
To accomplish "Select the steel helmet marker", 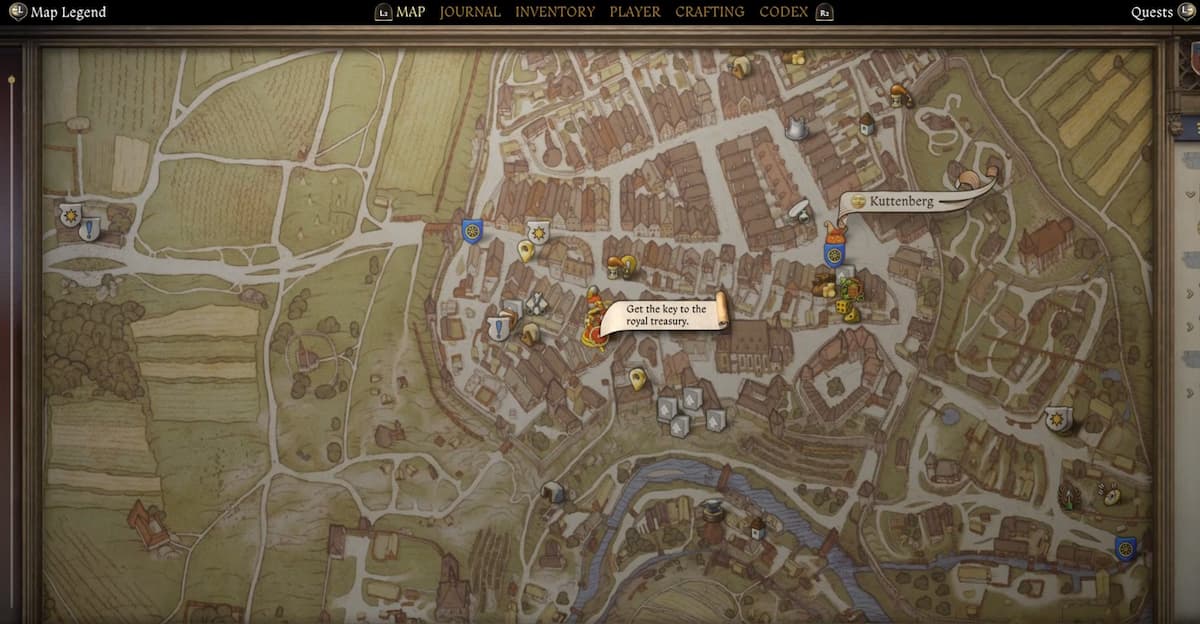I will tap(797, 129).
